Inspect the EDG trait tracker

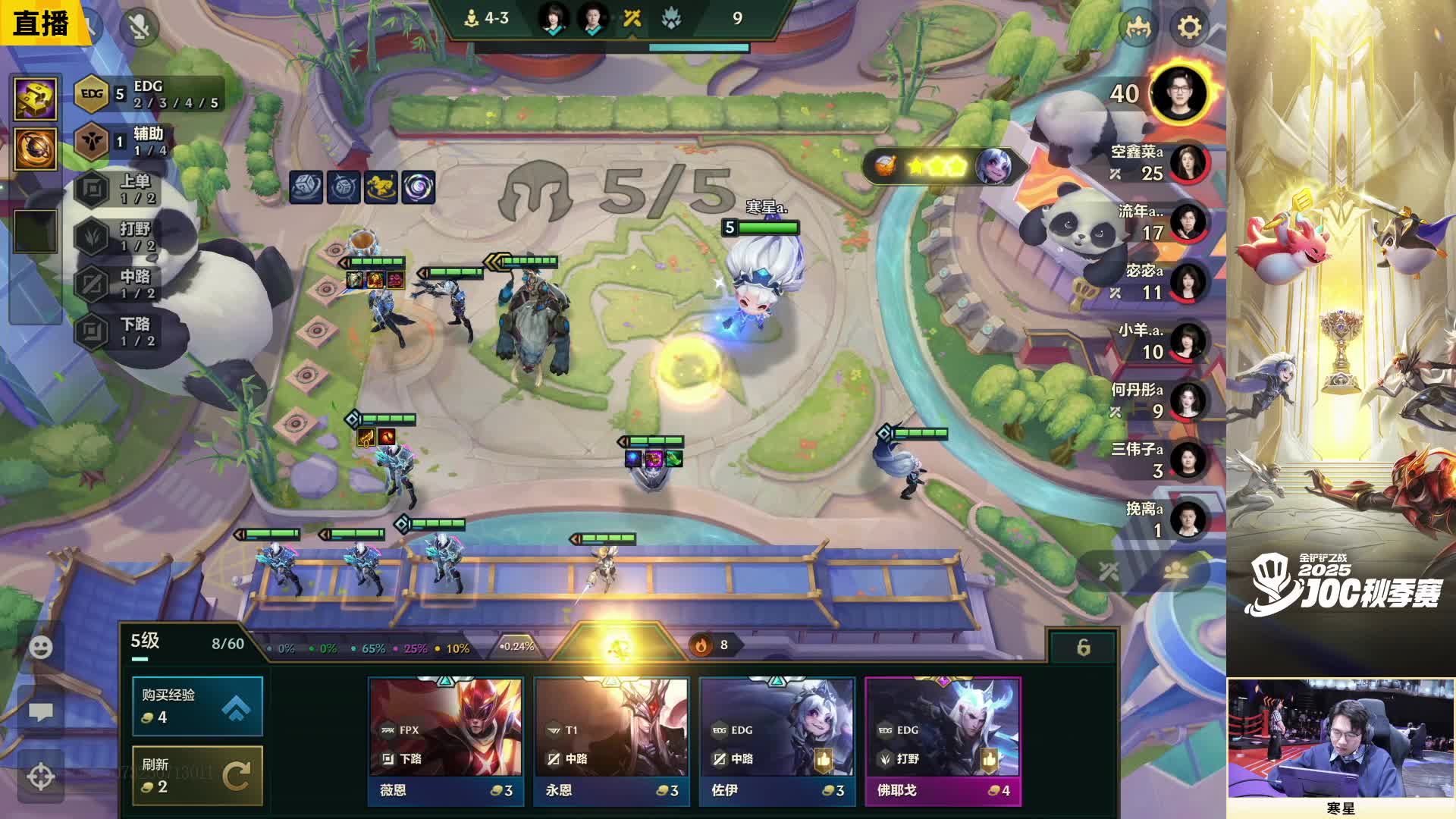[x=149, y=94]
